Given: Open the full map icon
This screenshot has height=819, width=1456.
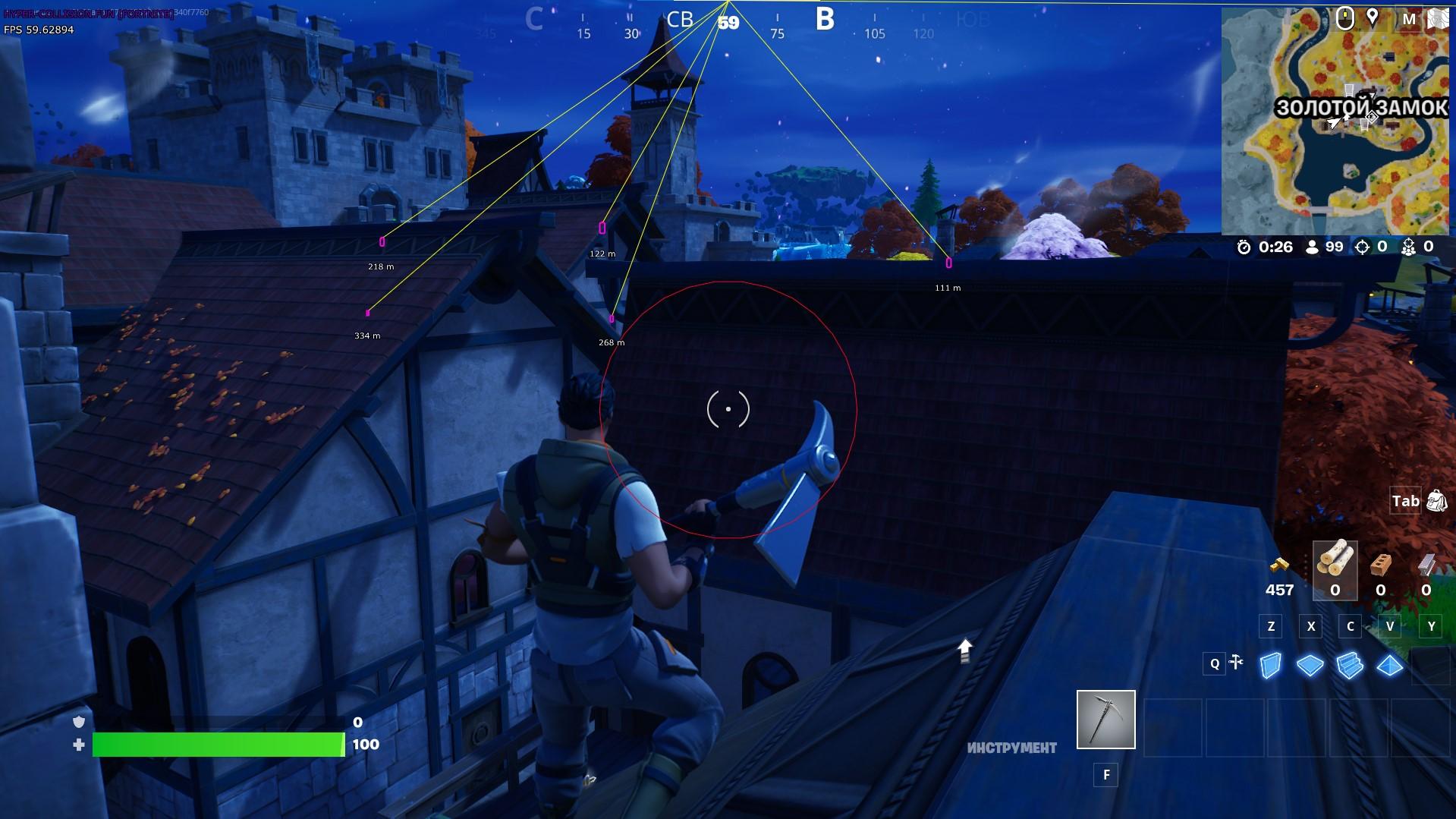Looking at the screenshot, I should (x=1436, y=18).
